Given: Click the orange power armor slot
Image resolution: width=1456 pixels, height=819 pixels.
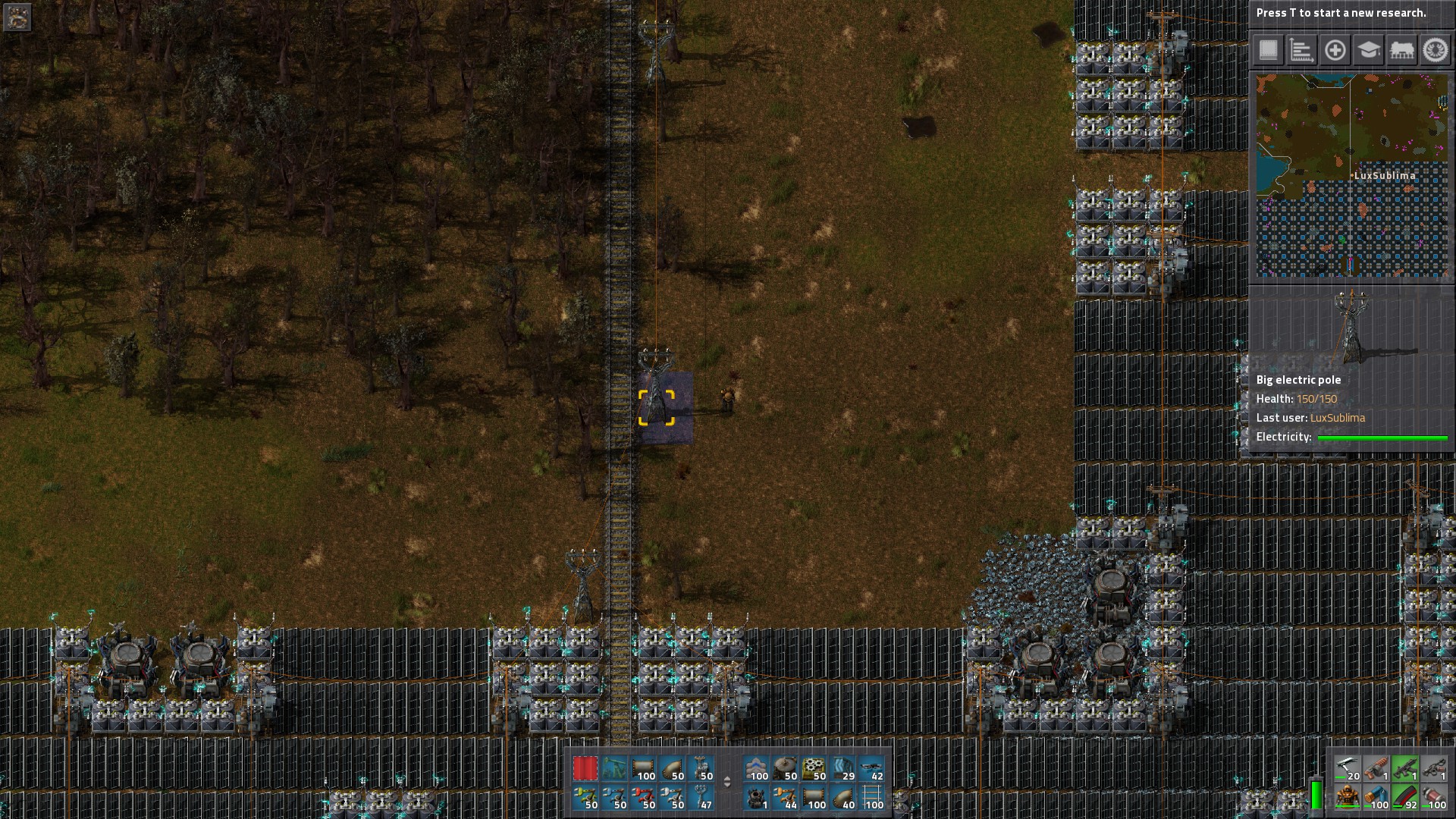Looking at the screenshot, I should [x=1348, y=798].
